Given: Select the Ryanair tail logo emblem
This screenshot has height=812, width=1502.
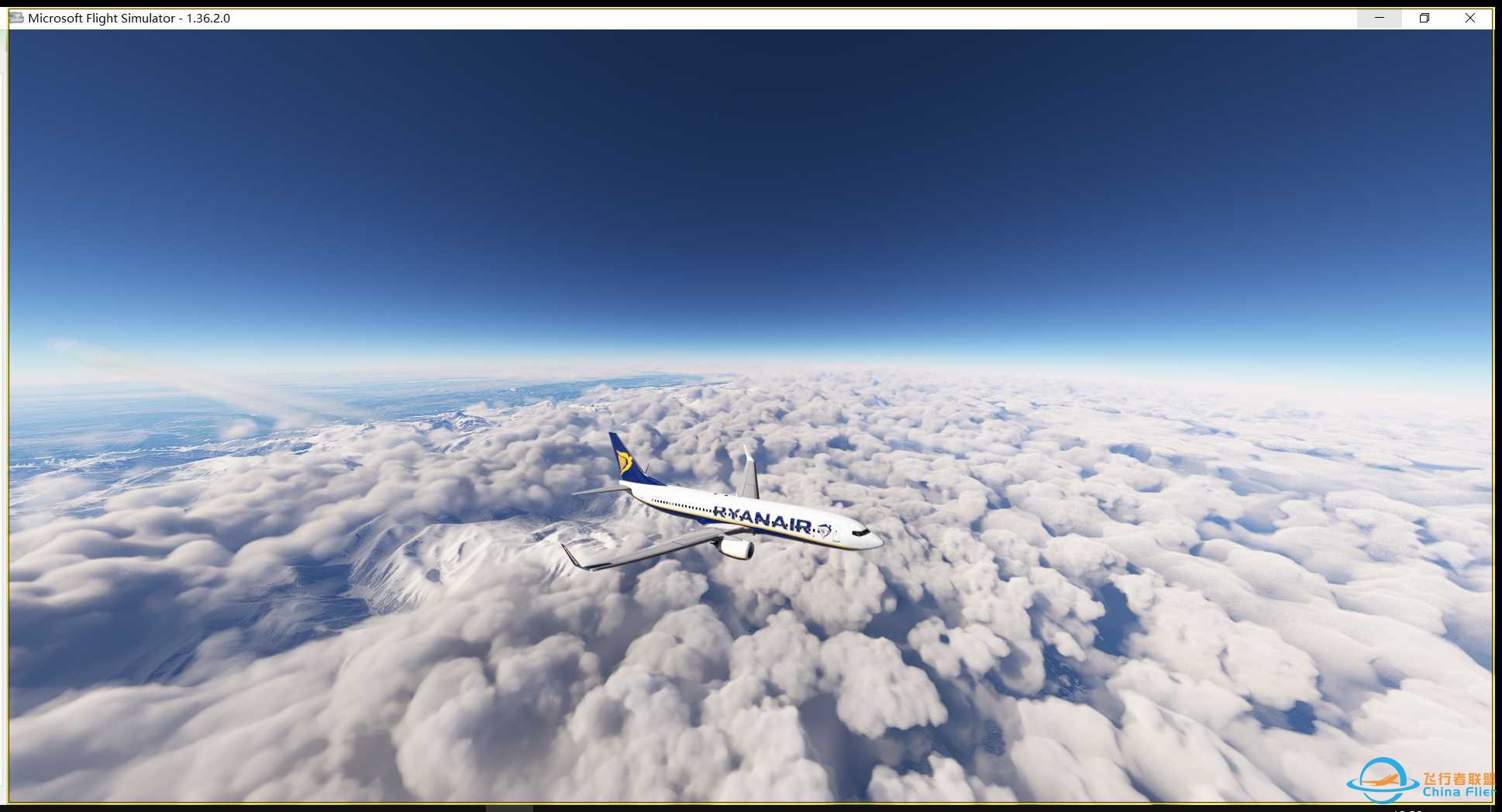Looking at the screenshot, I should click(x=625, y=462).
